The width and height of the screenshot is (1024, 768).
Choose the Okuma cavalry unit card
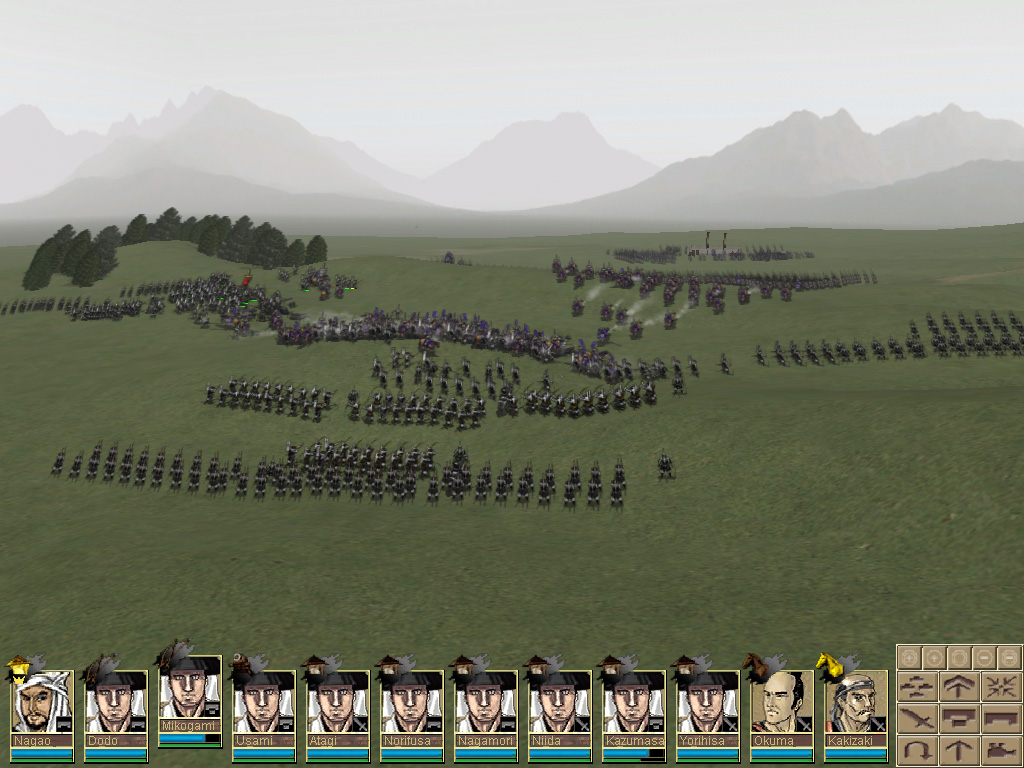pyautogui.click(x=782, y=705)
